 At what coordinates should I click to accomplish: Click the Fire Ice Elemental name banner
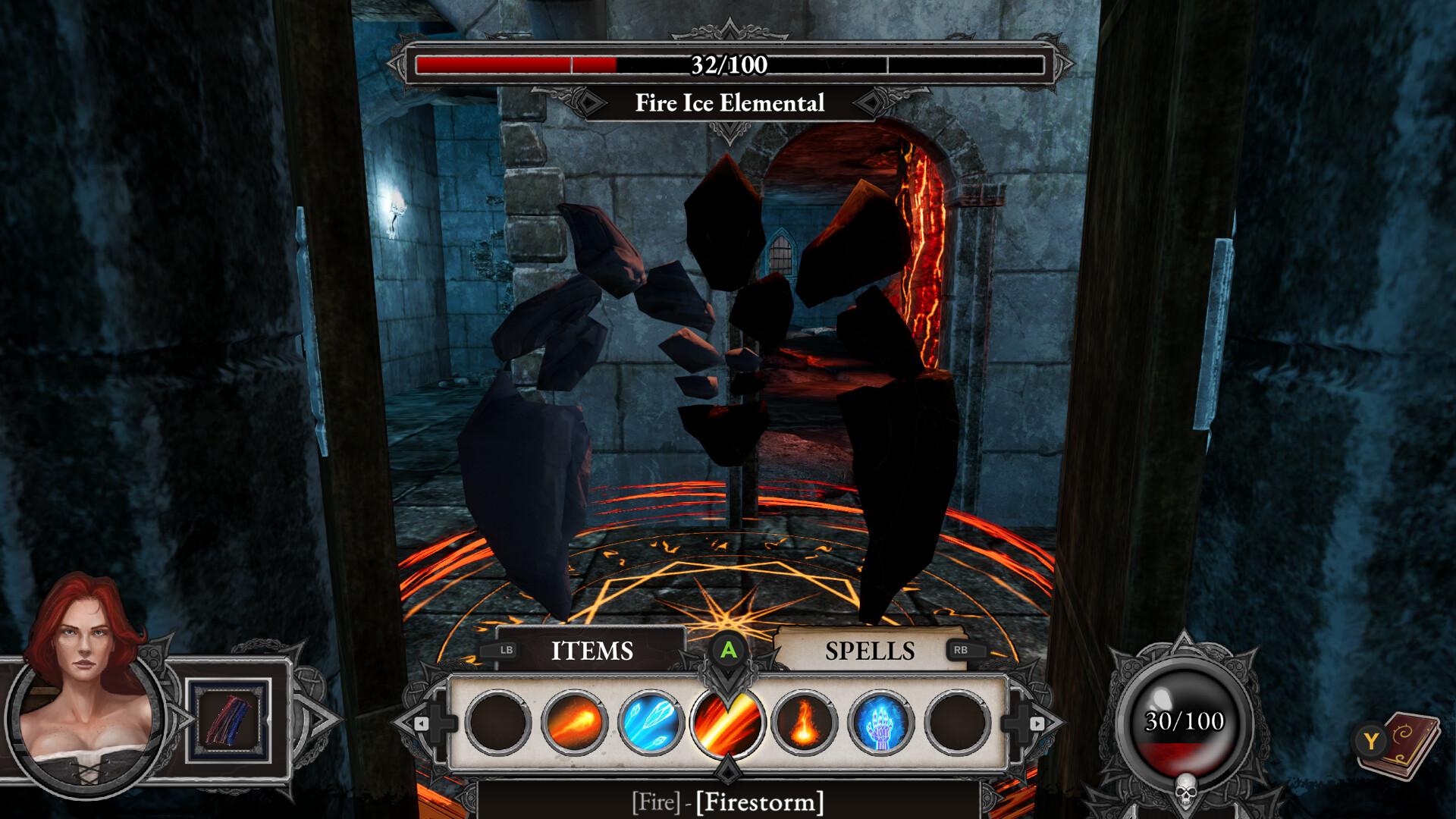pyautogui.click(x=728, y=103)
